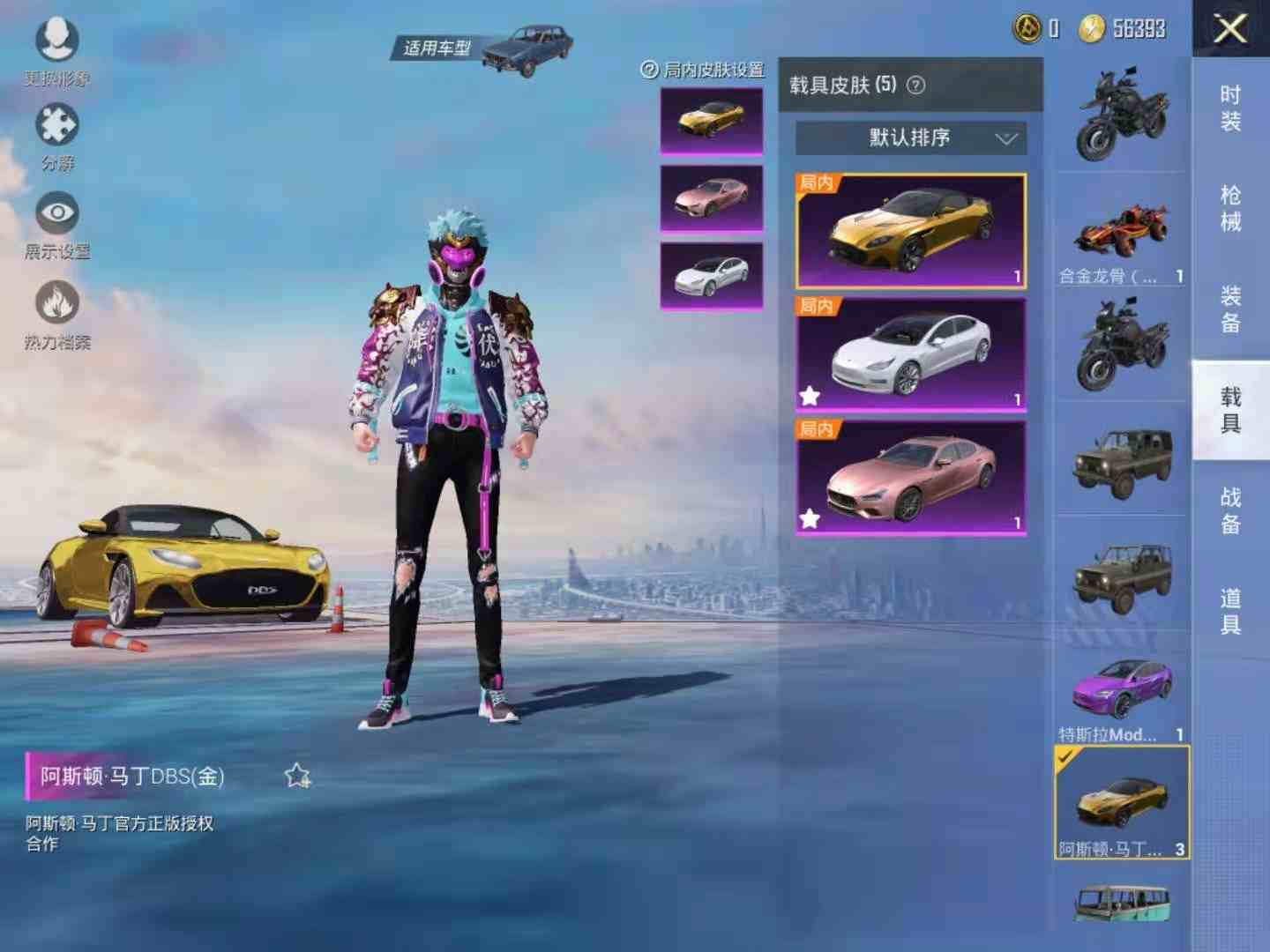Select the gold Aston Martin skin card
This screenshot has width=1270, height=952.
pyautogui.click(x=911, y=231)
